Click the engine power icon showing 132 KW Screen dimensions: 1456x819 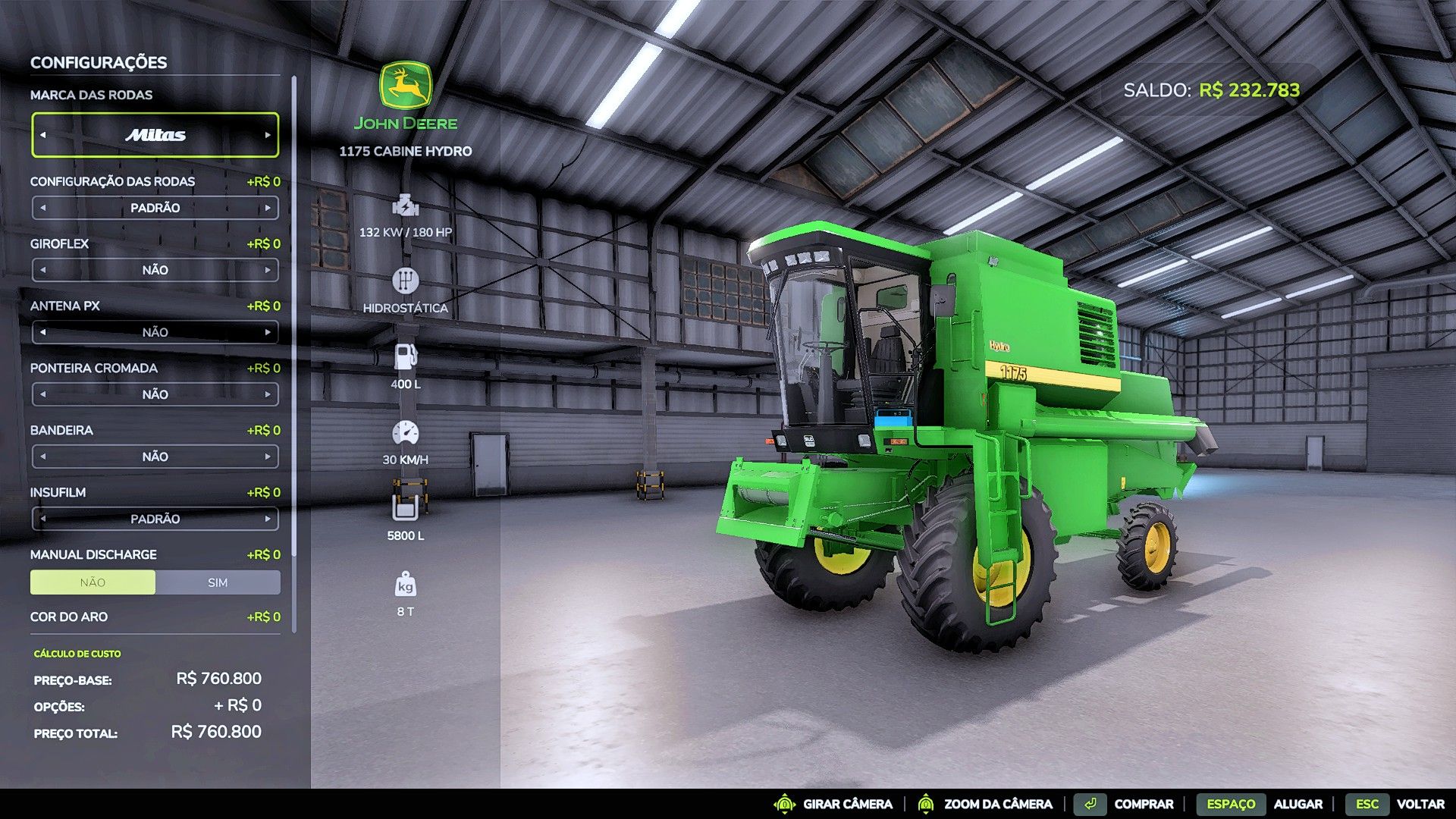[407, 206]
